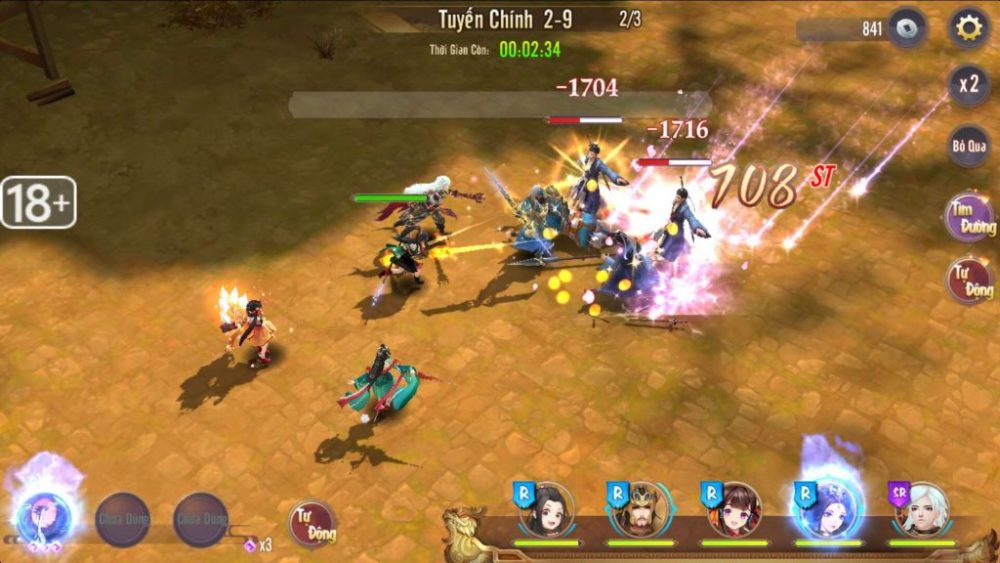The width and height of the screenshot is (1000, 563).
Task: Toggle the Tự Động button beside the skill orbs
Action: pyautogui.click(x=312, y=523)
